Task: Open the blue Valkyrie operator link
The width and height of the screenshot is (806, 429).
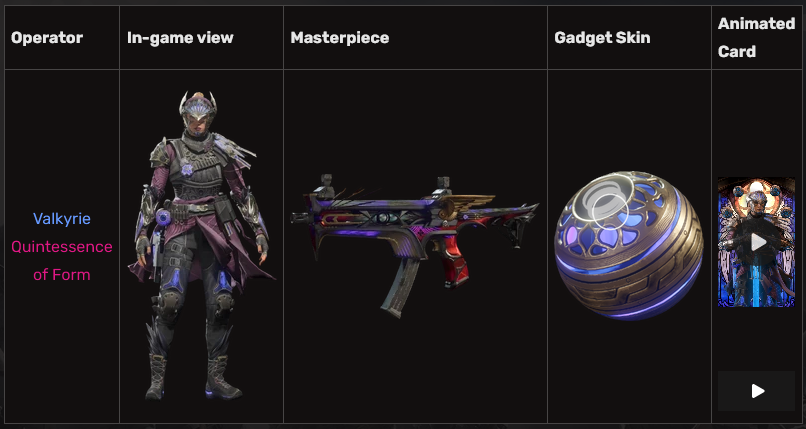Action: pos(61,218)
